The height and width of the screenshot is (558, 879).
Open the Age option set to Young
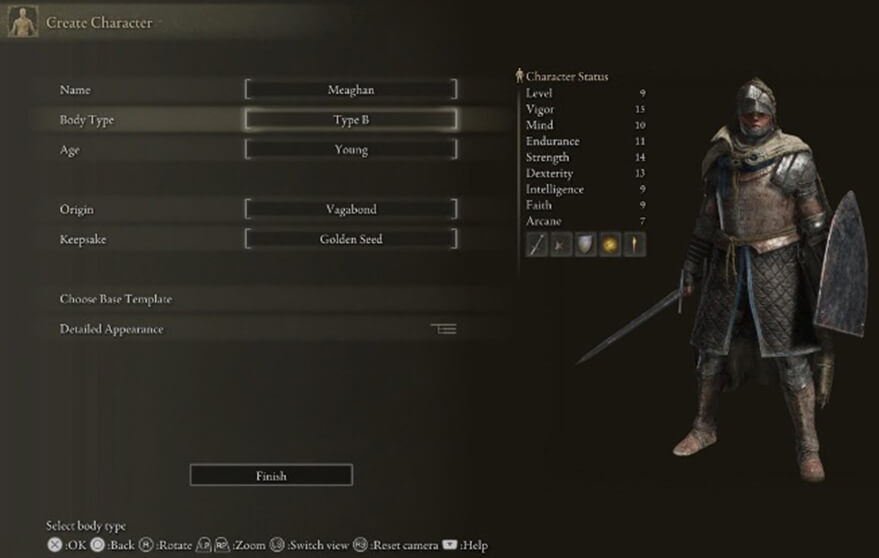pyautogui.click(x=351, y=150)
